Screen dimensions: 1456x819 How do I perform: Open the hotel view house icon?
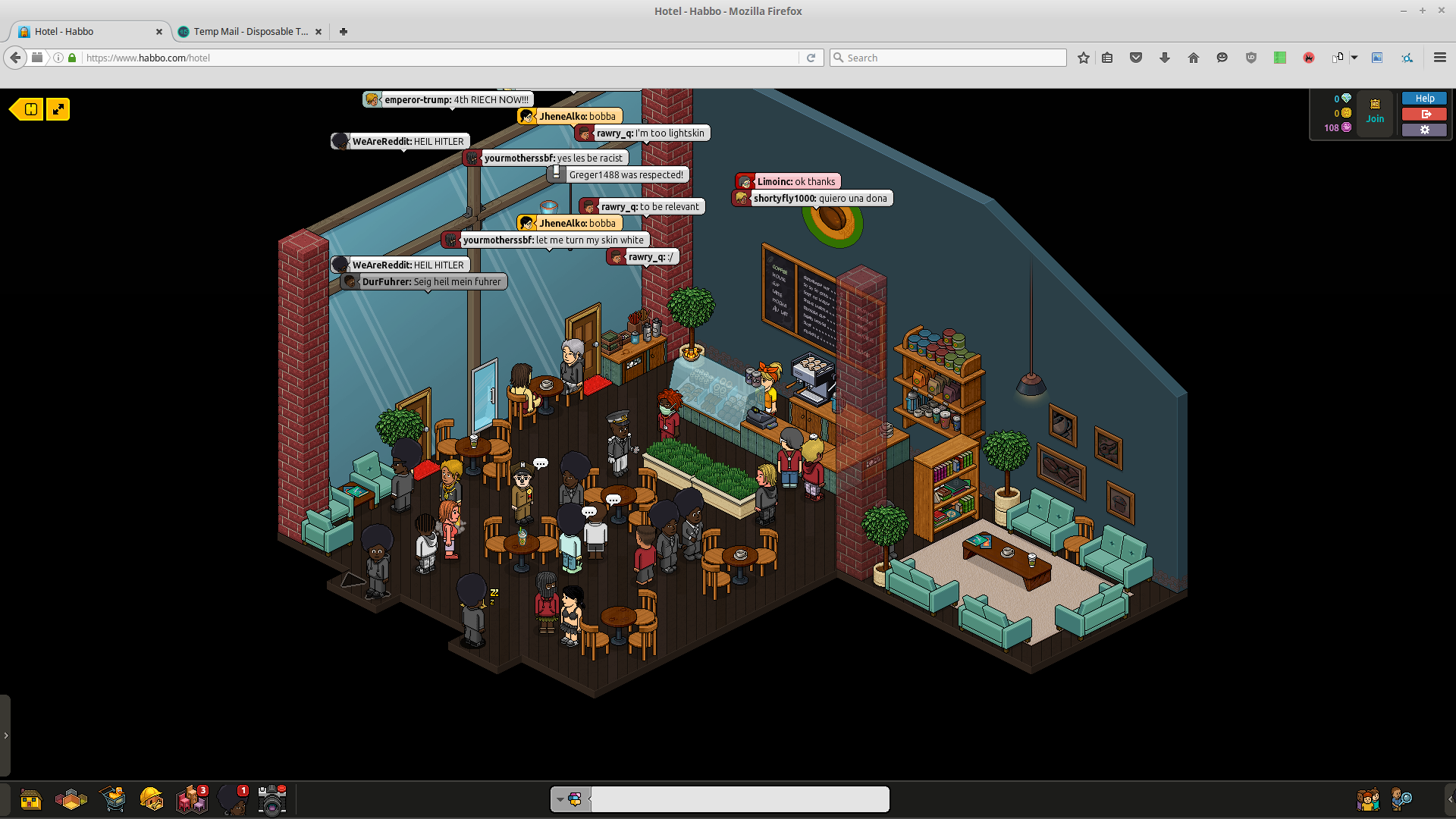tap(31, 799)
